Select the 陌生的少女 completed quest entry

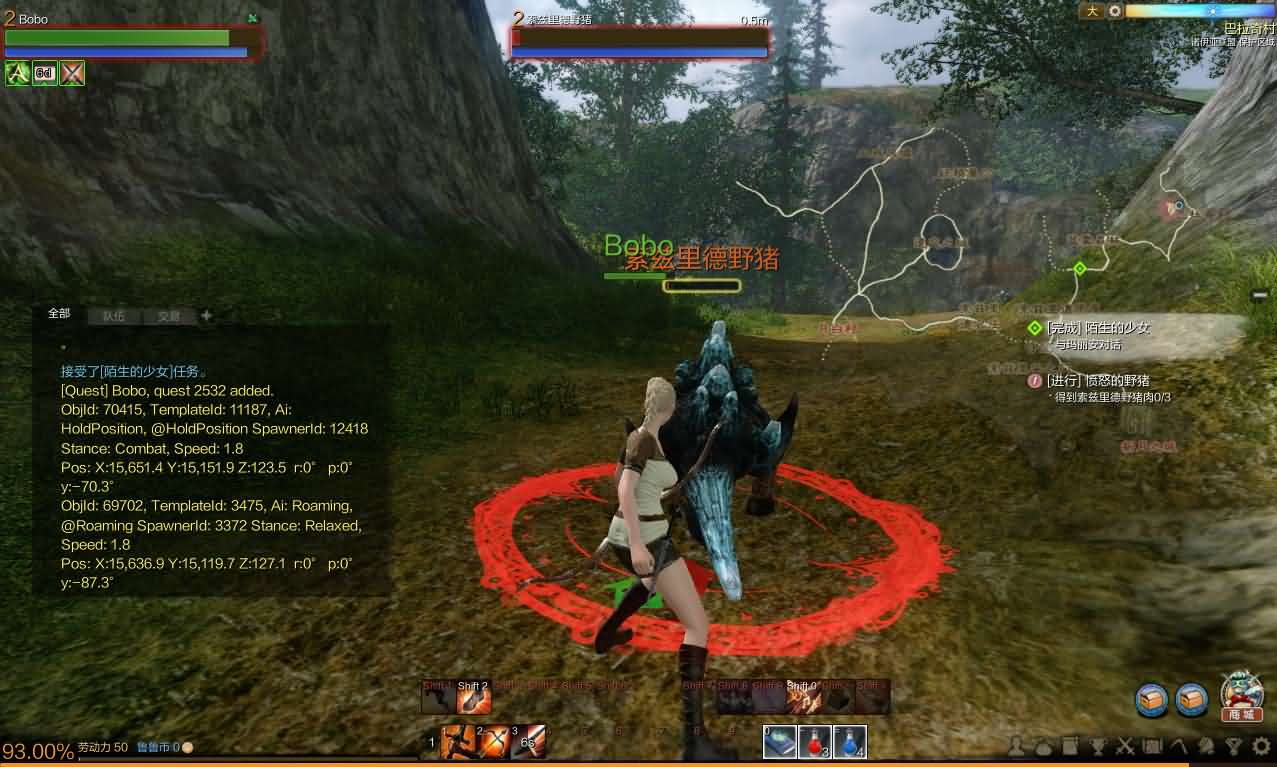tap(1098, 328)
